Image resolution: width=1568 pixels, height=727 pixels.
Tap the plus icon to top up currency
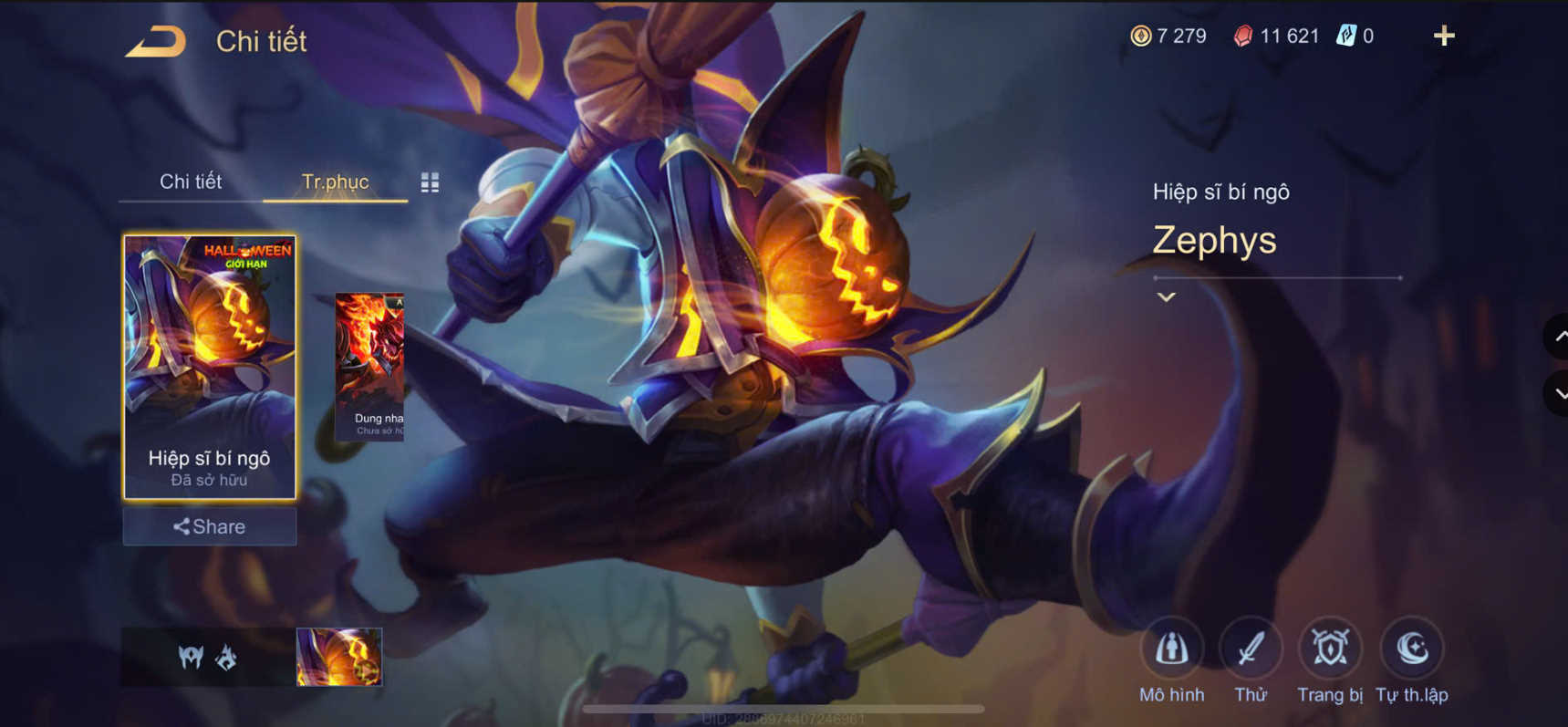[x=1444, y=36]
